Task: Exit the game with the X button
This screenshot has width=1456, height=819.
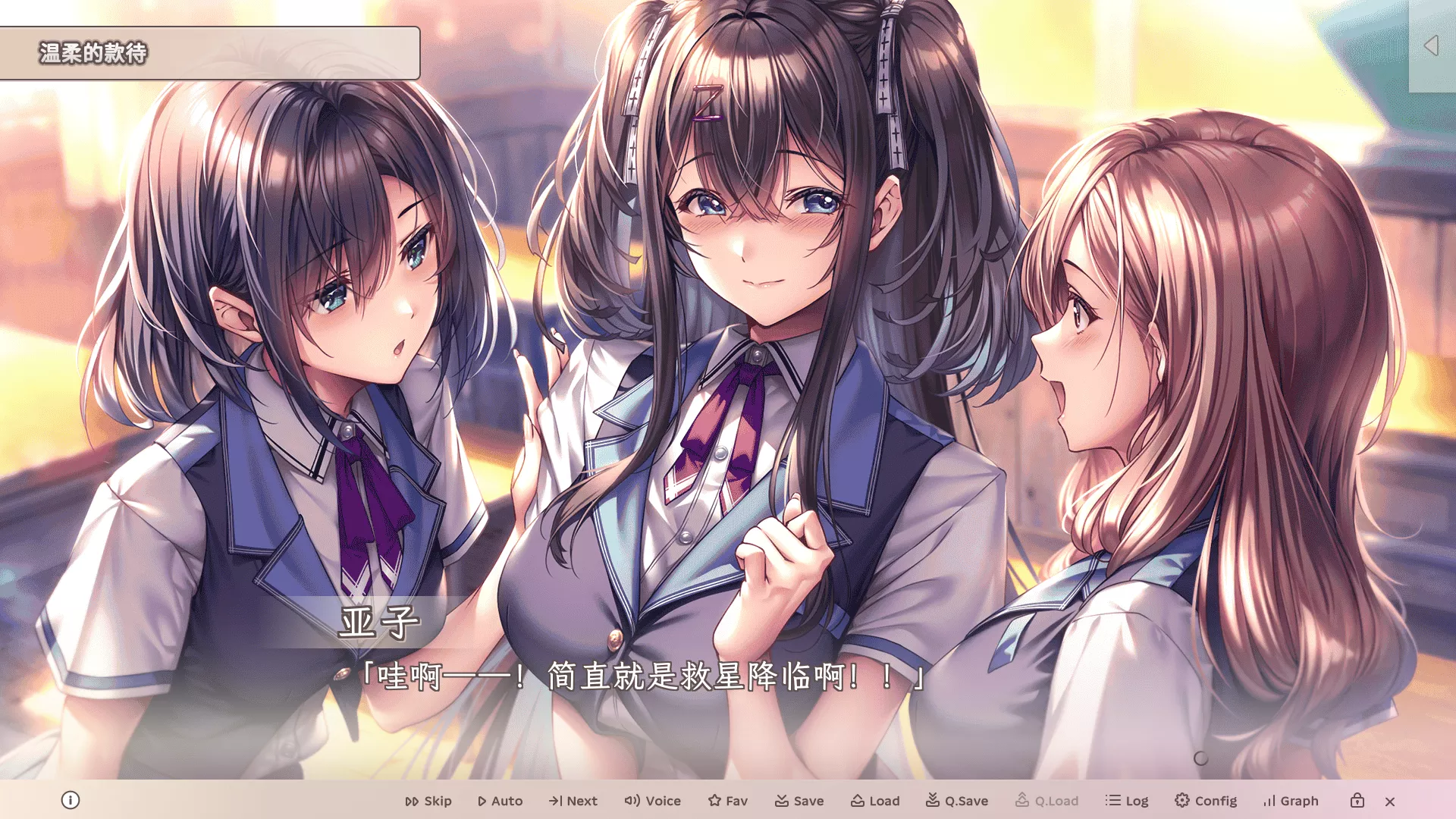Action: pos(1391,801)
